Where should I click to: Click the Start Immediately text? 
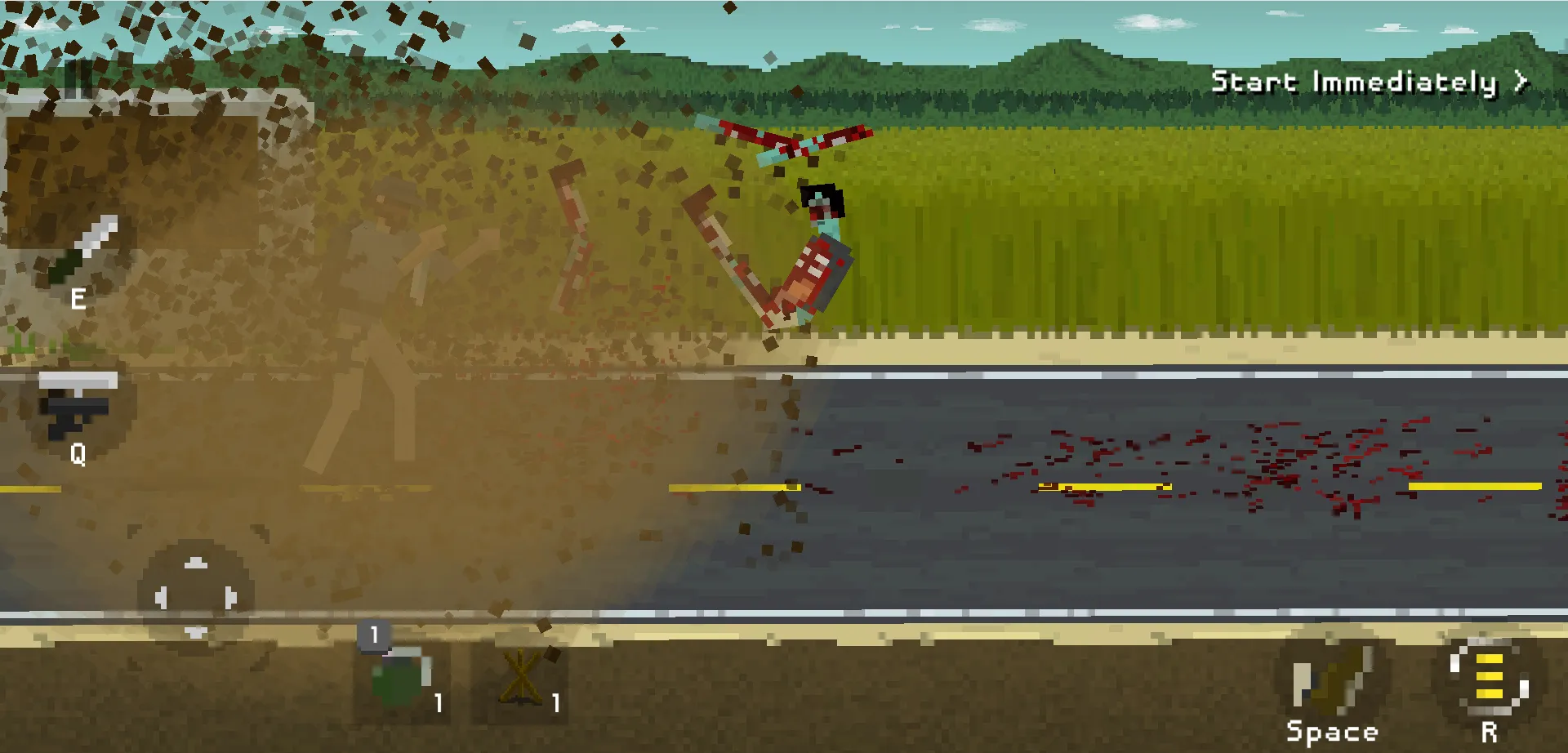click(1356, 81)
